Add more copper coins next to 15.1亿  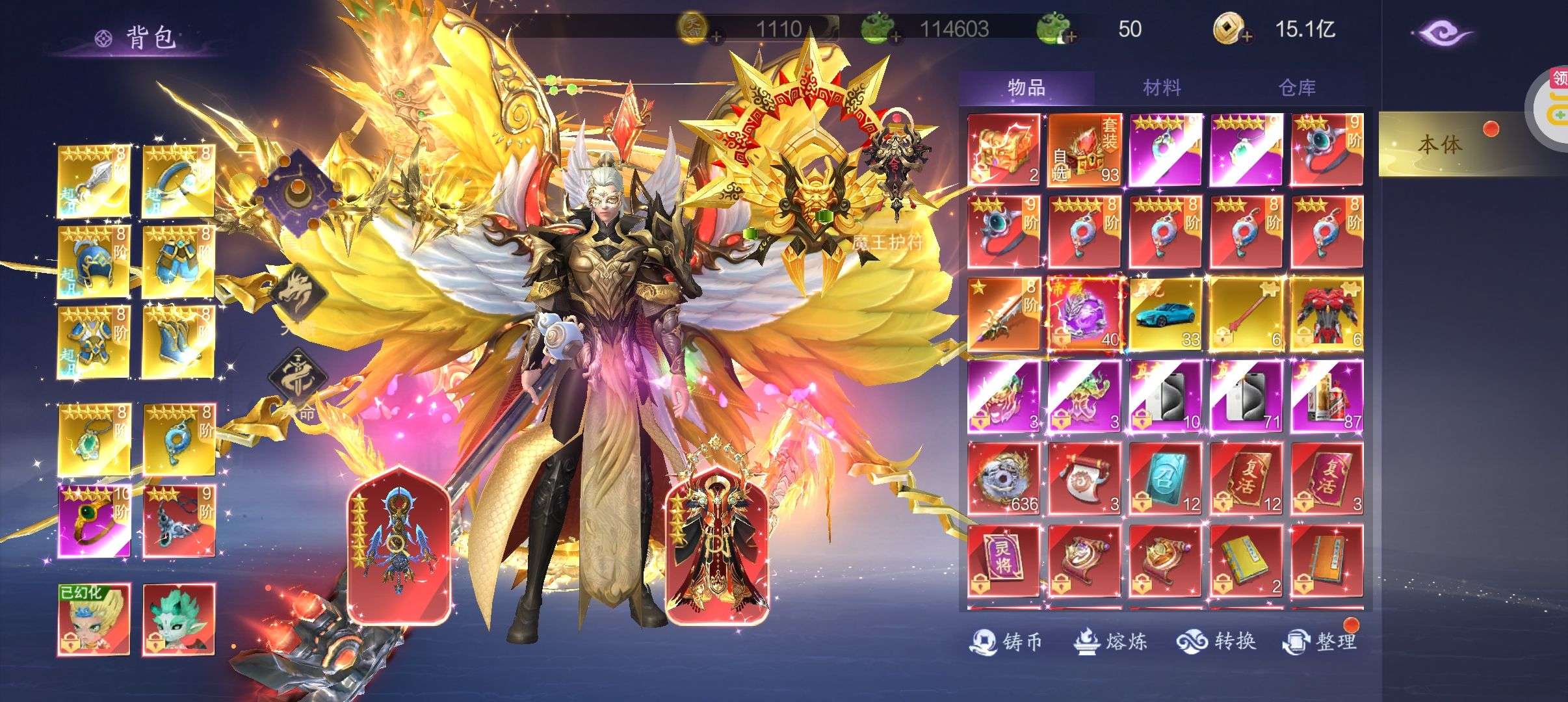tap(1246, 37)
